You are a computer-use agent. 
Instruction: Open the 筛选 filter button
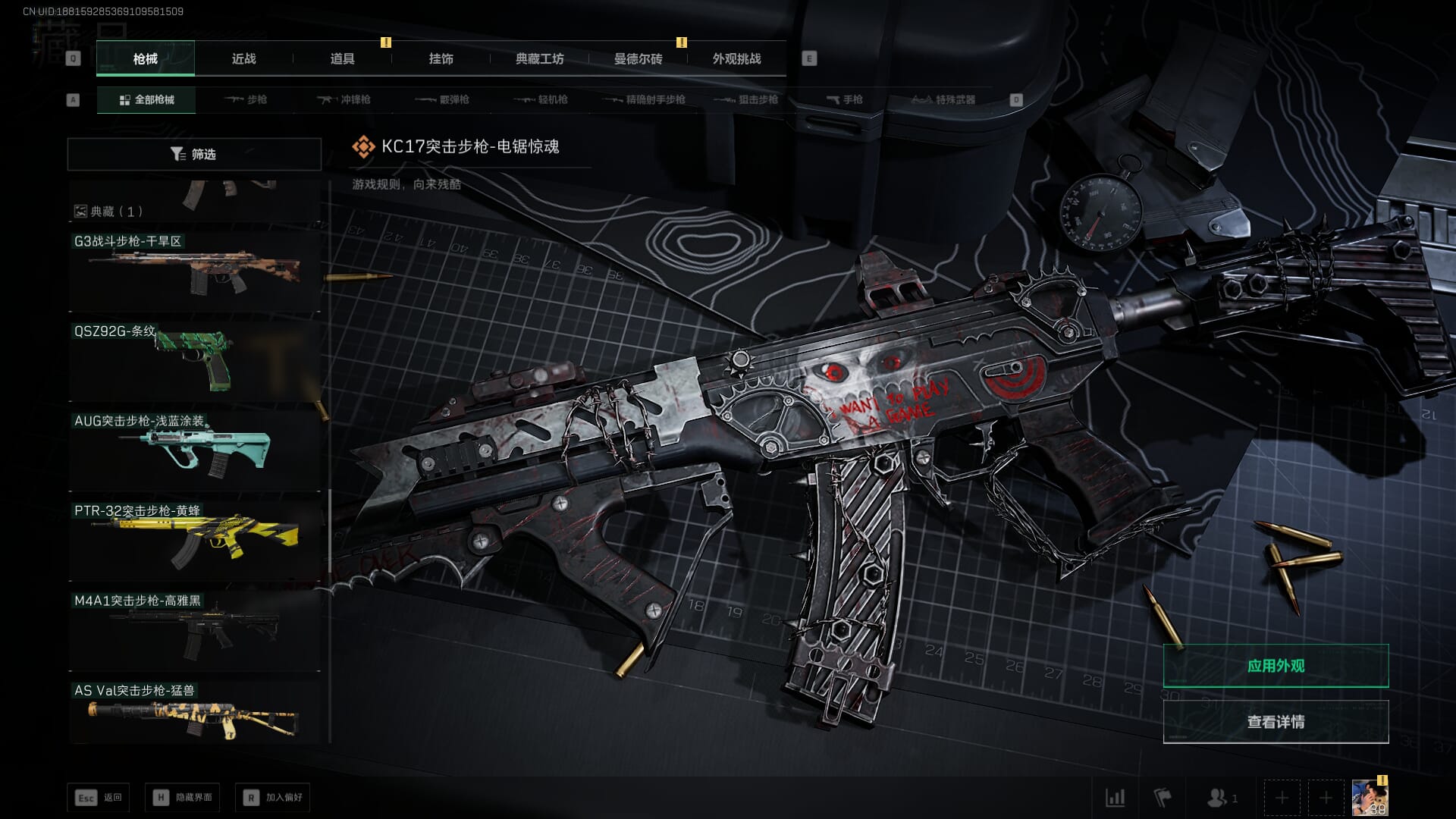pos(194,154)
